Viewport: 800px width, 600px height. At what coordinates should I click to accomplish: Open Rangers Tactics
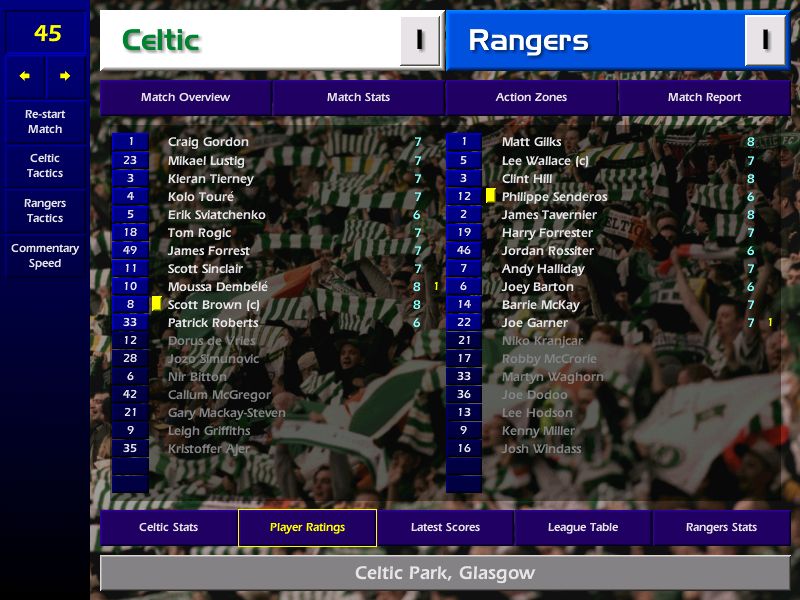(45, 211)
